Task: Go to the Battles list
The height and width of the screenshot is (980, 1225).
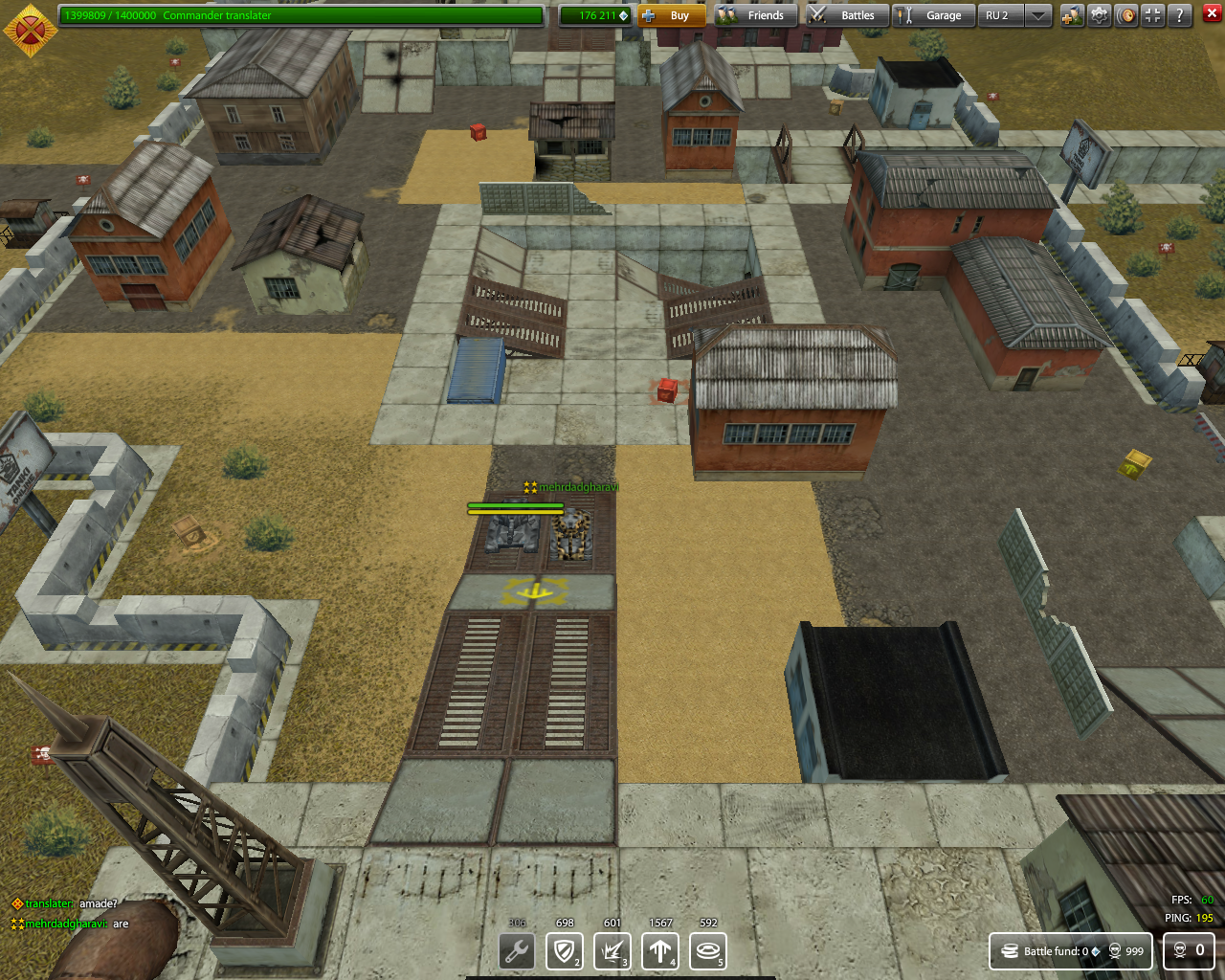Action: click(845, 15)
